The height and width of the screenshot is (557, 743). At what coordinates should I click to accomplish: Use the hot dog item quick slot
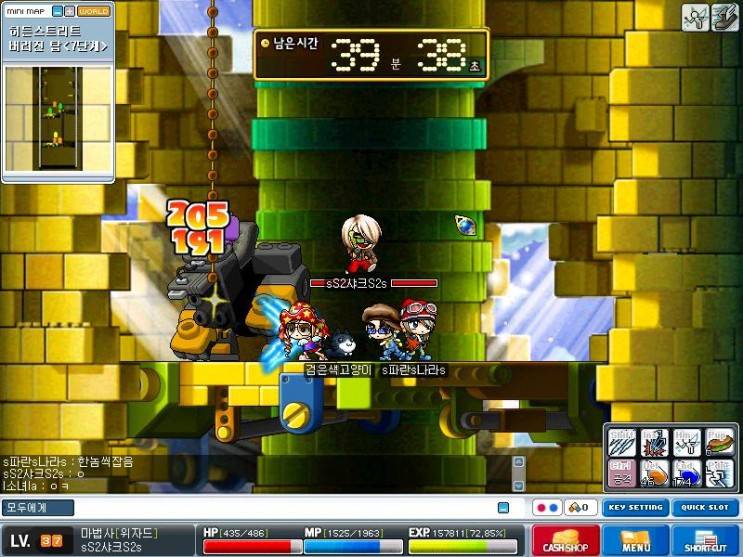click(720, 442)
